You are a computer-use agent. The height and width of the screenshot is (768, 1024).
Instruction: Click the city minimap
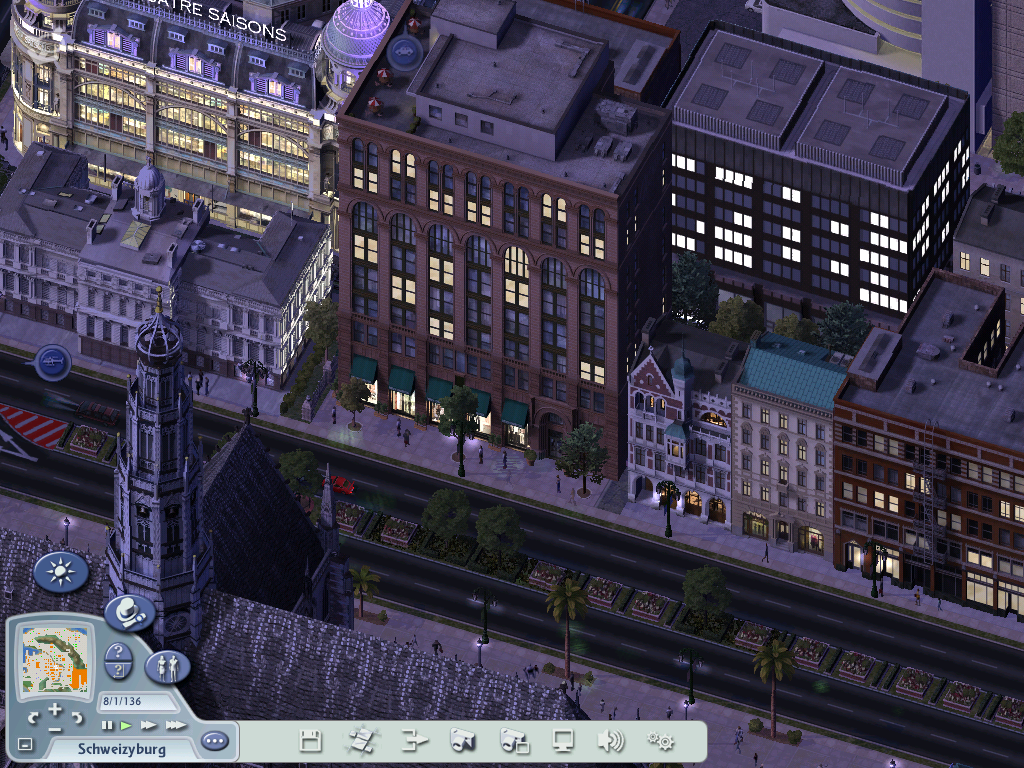click(x=55, y=659)
